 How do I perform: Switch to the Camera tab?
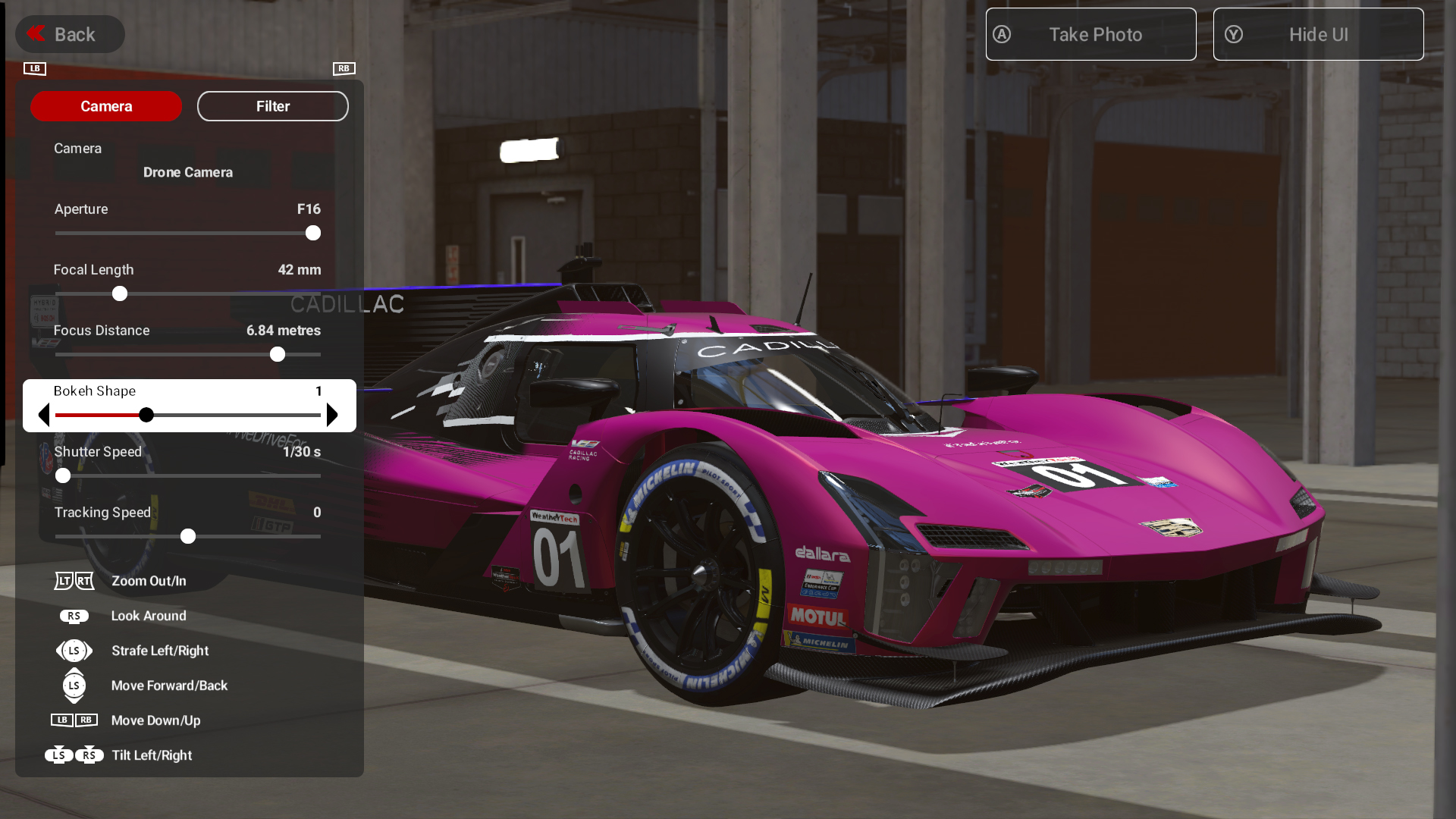coord(106,106)
